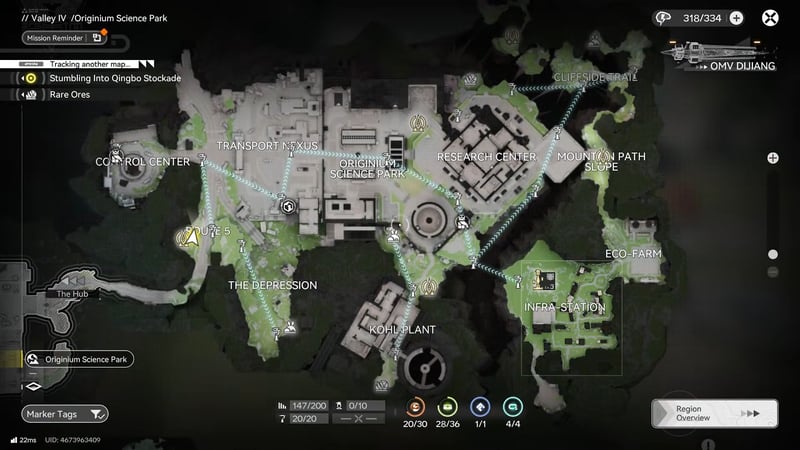Click the yellow player position arrow

coord(186,237)
